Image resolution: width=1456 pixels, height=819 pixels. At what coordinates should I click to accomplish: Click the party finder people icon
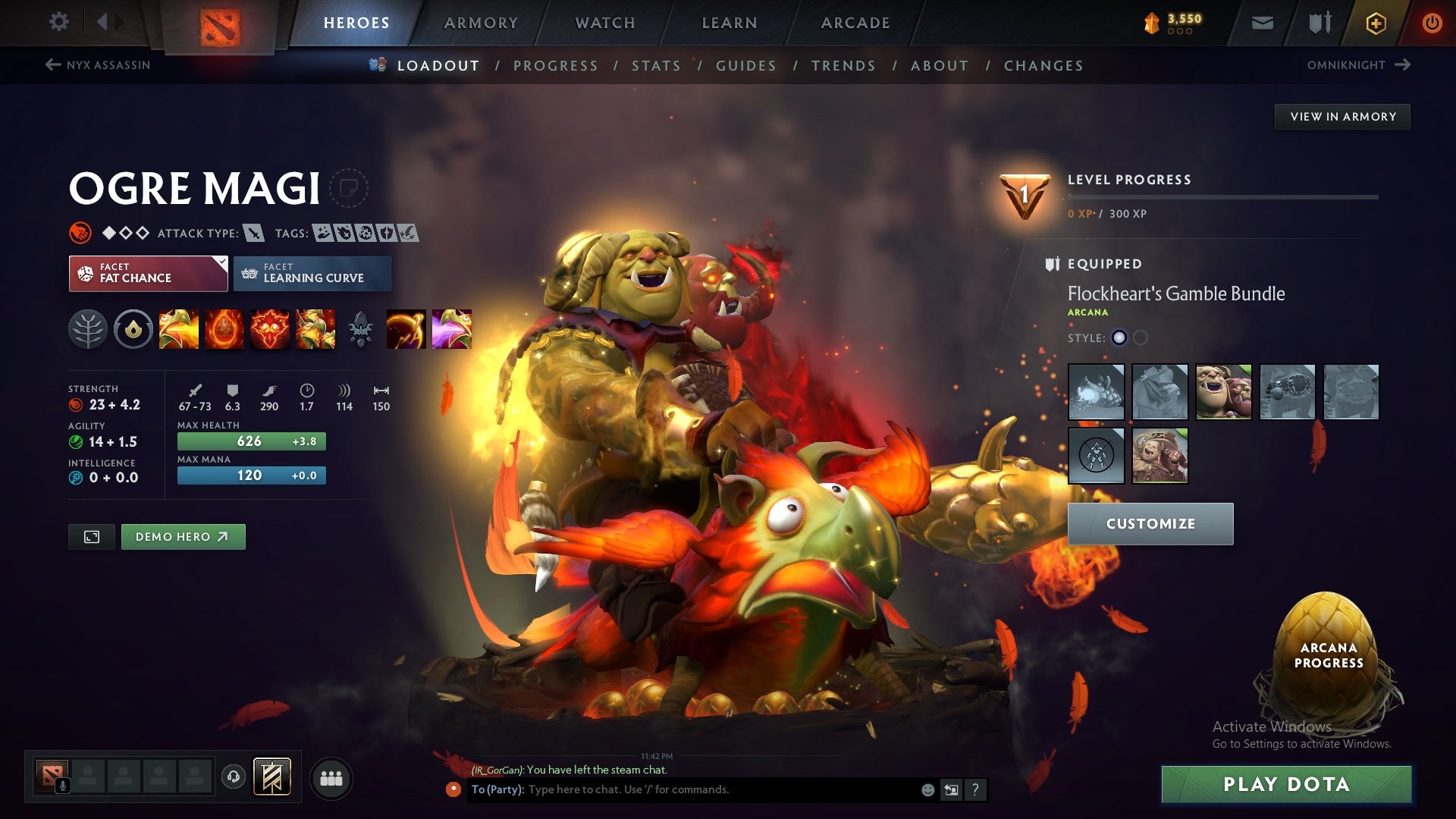coord(331,777)
